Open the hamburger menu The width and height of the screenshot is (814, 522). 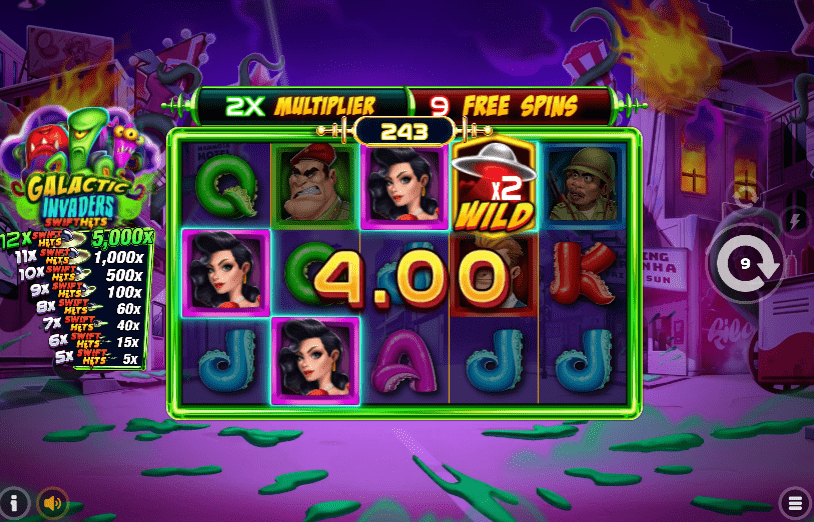tap(796, 501)
